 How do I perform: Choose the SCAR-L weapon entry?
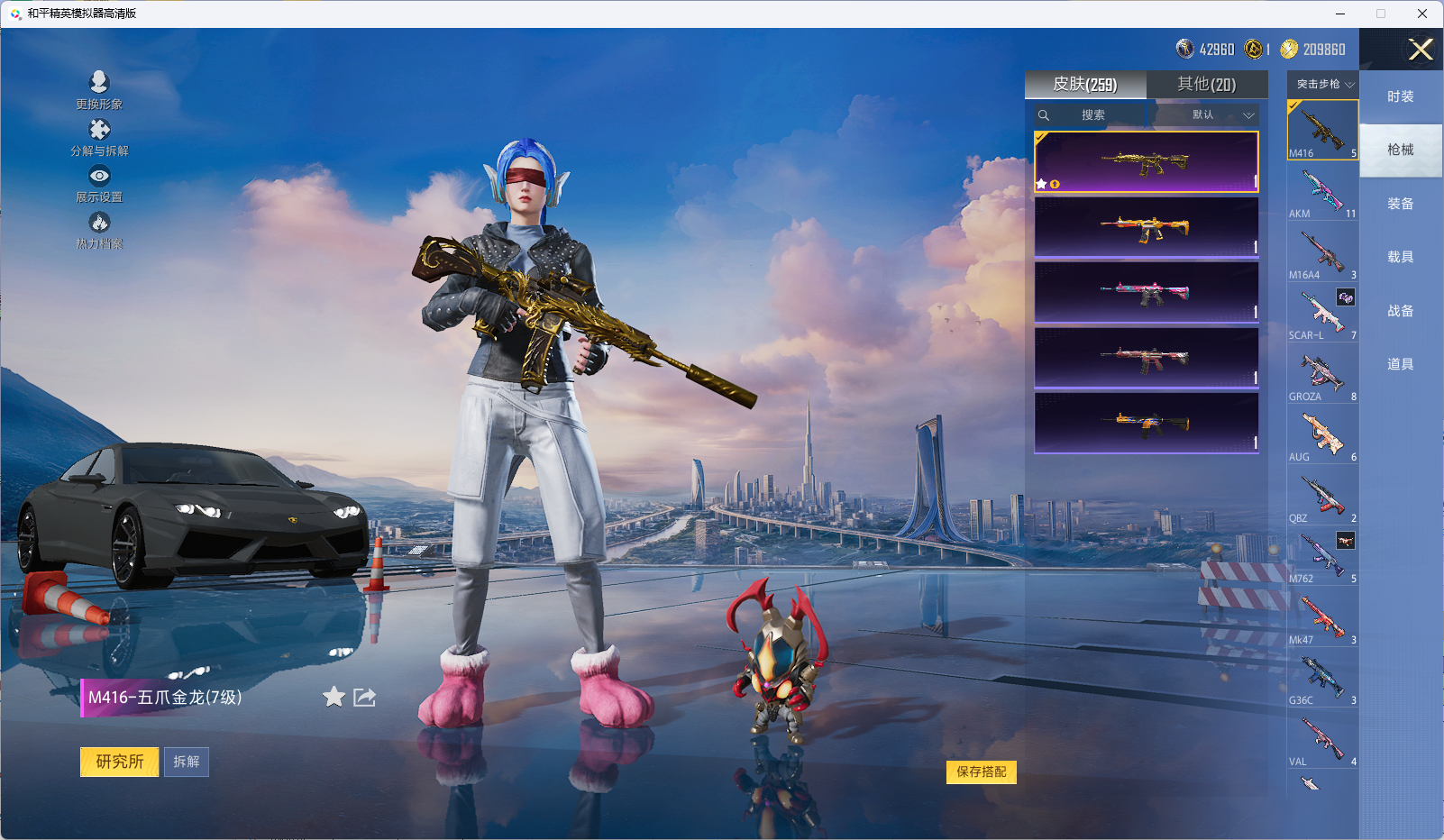pos(1321,315)
